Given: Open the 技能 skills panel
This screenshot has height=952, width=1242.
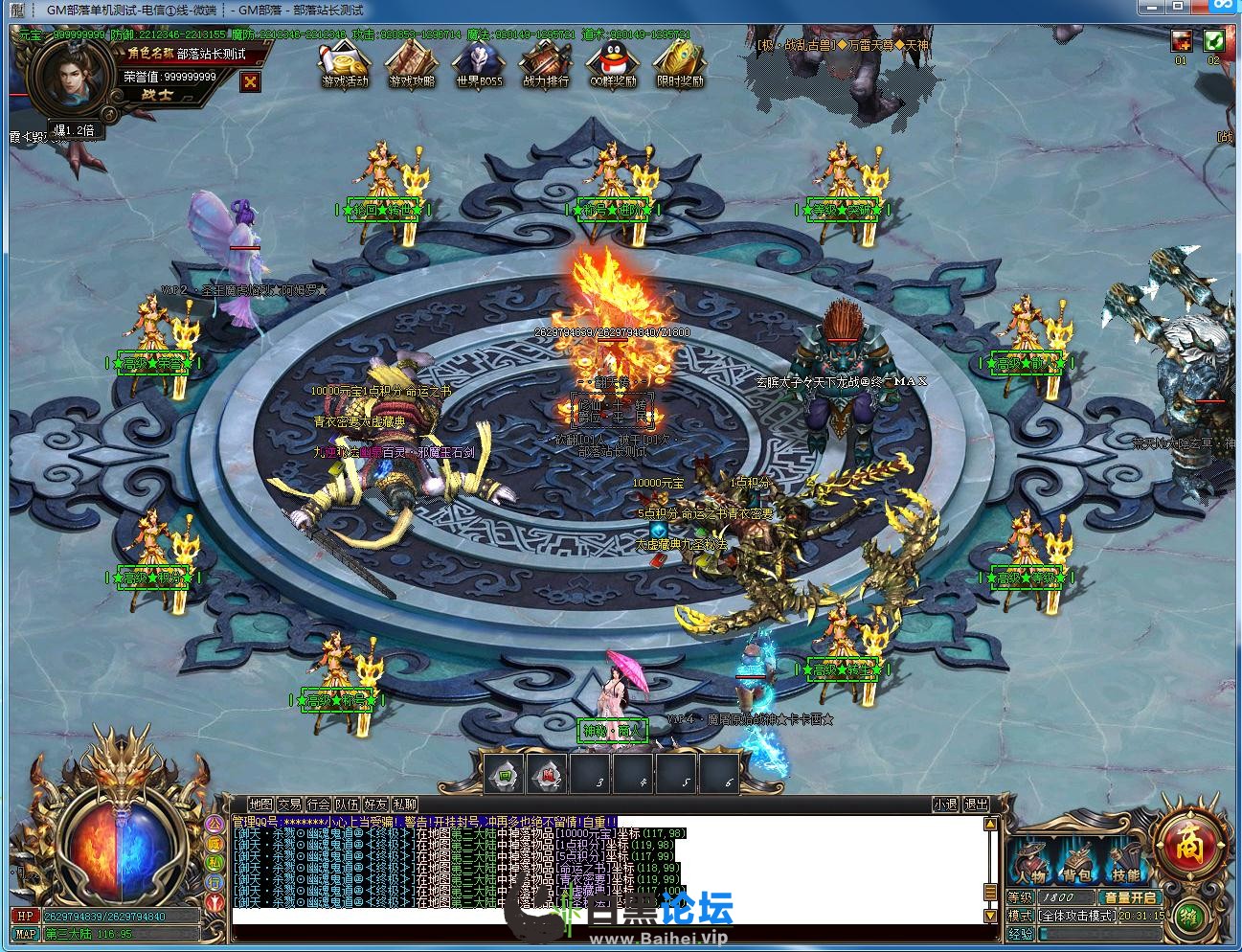Looking at the screenshot, I should point(1125,862).
